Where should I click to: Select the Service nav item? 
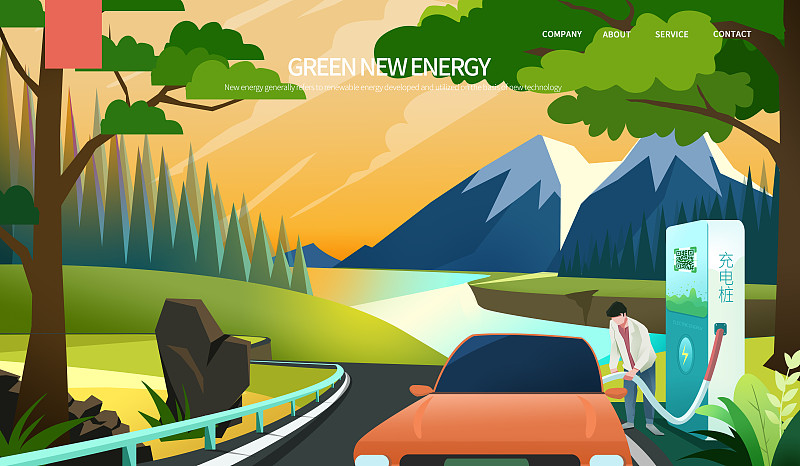pyautogui.click(x=672, y=34)
